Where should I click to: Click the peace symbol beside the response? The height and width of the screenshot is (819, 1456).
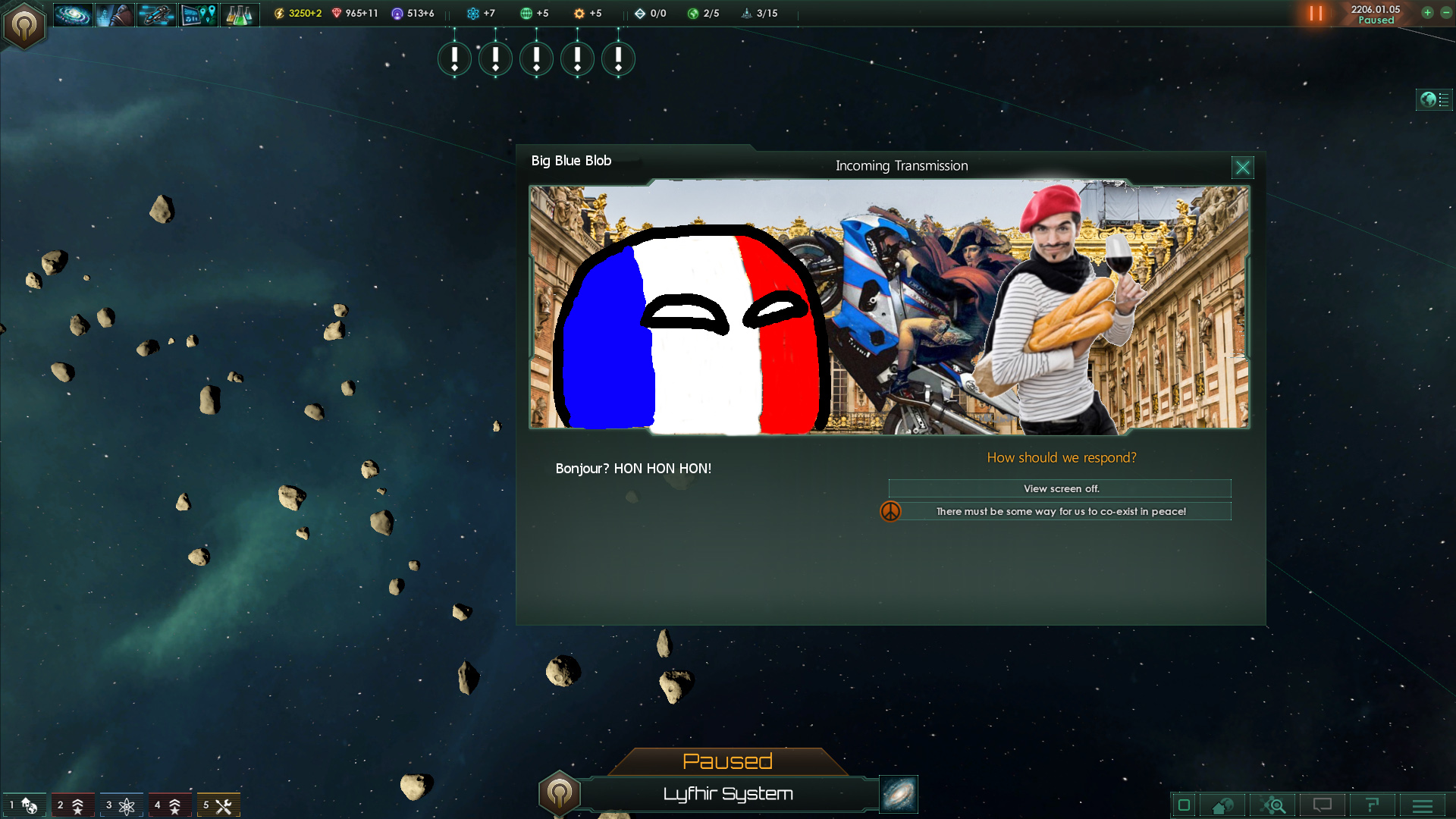coord(891,511)
